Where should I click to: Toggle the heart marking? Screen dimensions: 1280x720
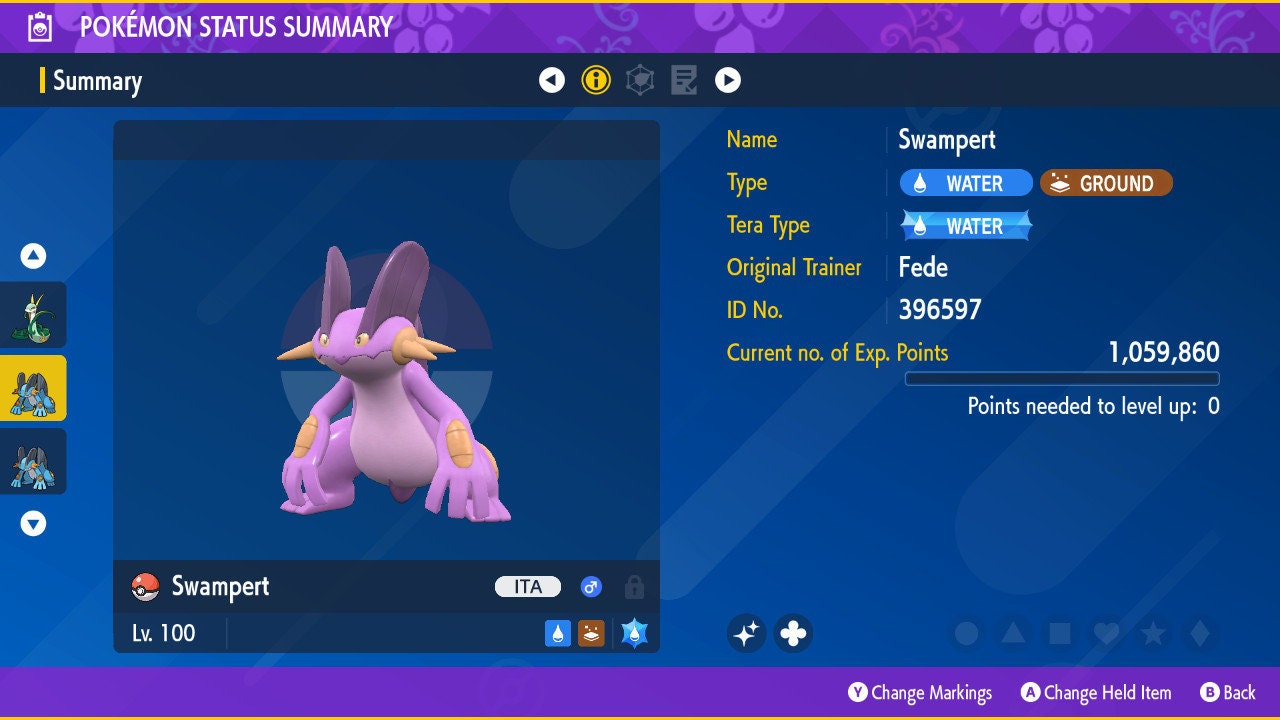(x=1106, y=633)
